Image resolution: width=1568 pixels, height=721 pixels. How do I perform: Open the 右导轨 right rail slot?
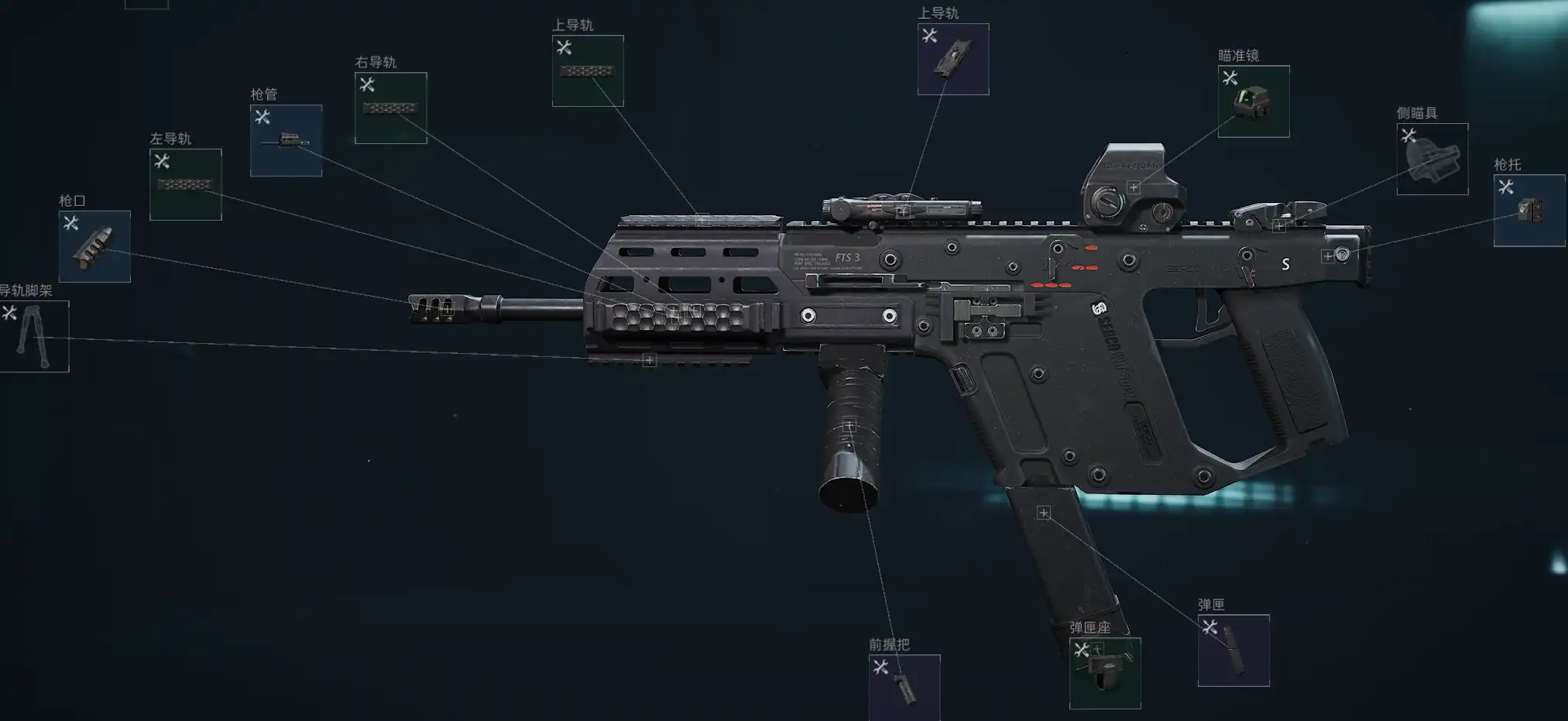coord(390,108)
